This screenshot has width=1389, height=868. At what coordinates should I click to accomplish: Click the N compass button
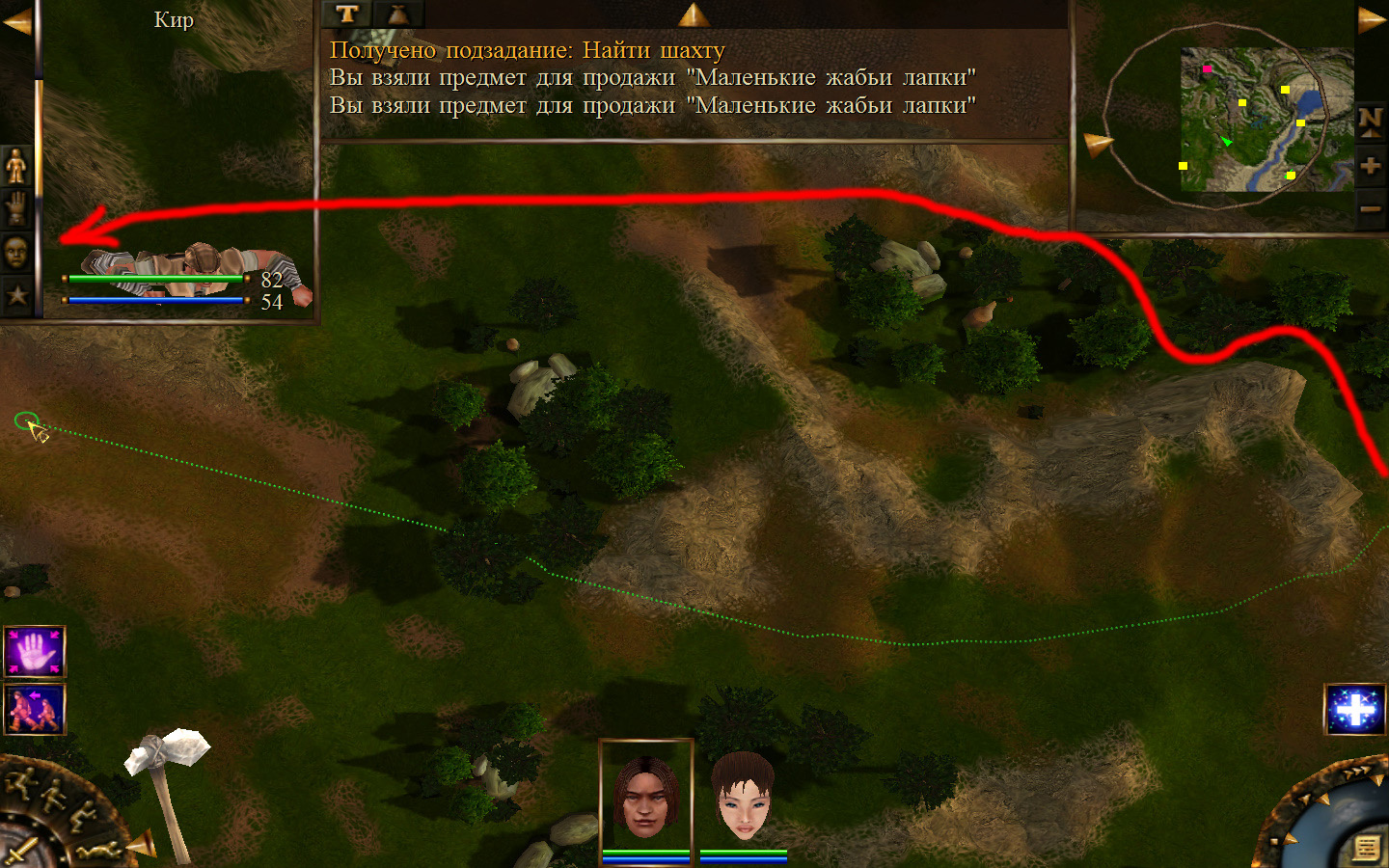(1371, 121)
